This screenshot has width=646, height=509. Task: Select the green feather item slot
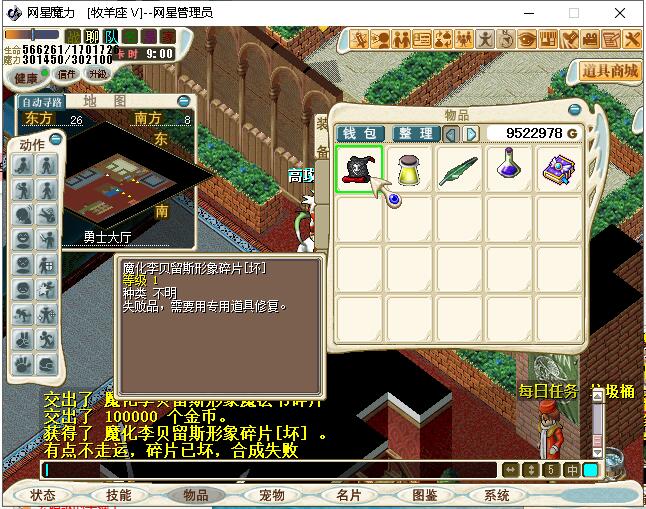coord(460,169)
